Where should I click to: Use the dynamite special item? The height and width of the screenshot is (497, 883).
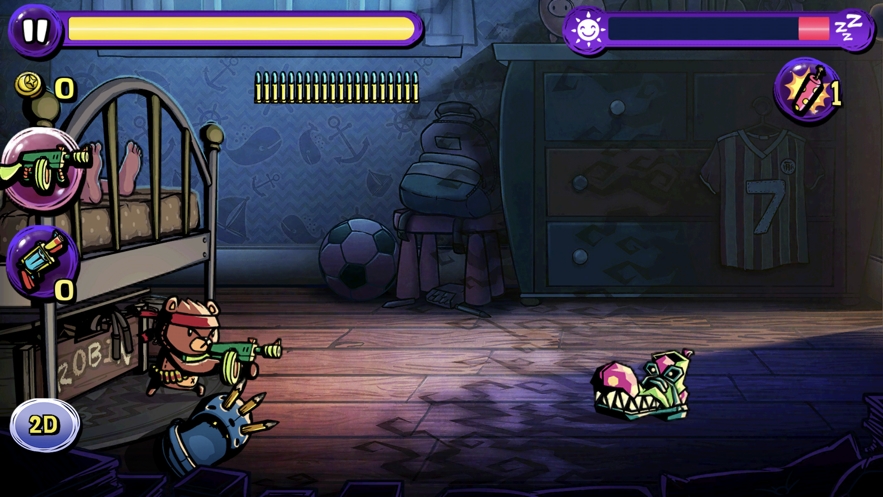[807, 90]
